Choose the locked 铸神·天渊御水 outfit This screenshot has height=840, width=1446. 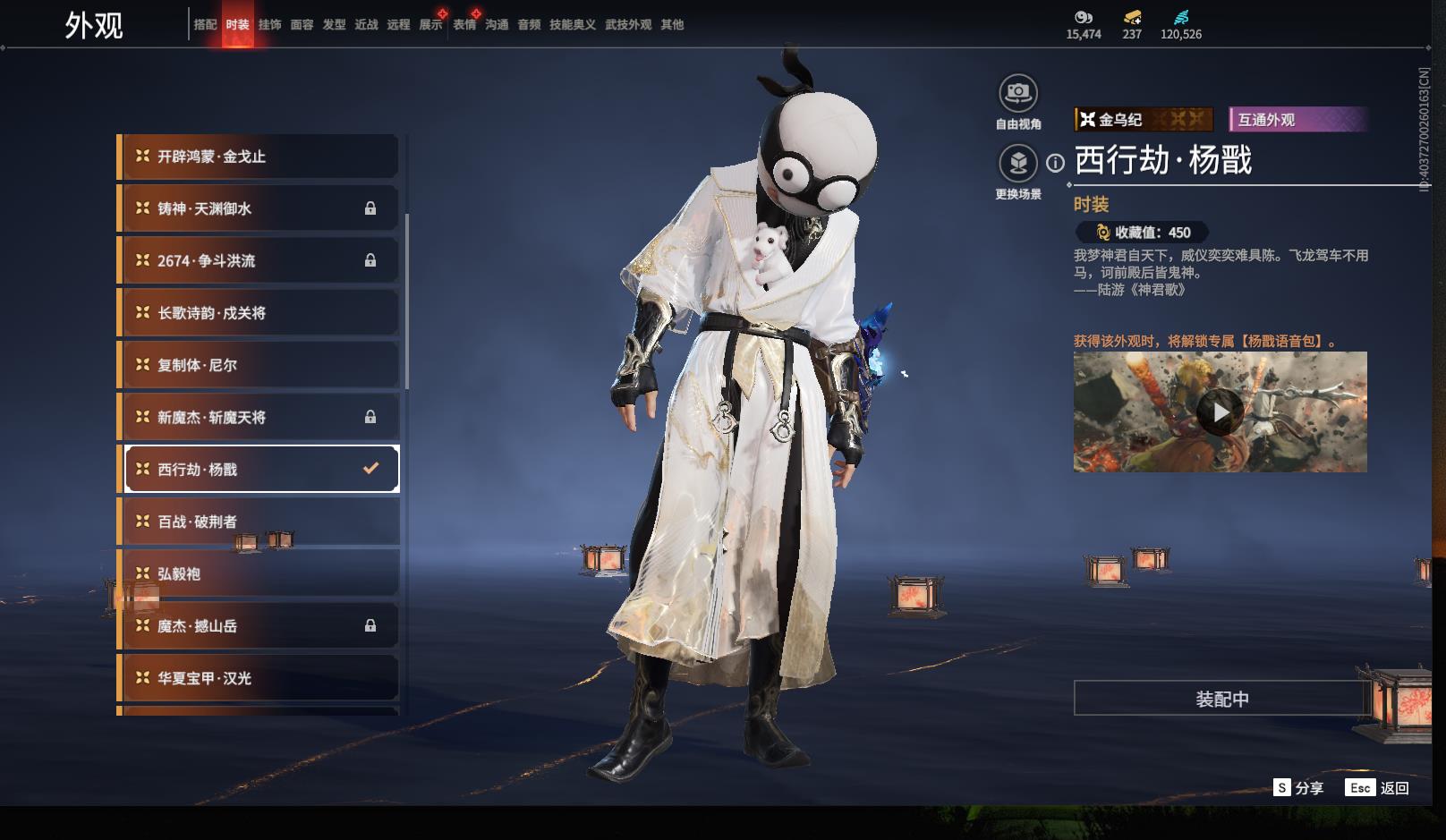coord(259,208)
